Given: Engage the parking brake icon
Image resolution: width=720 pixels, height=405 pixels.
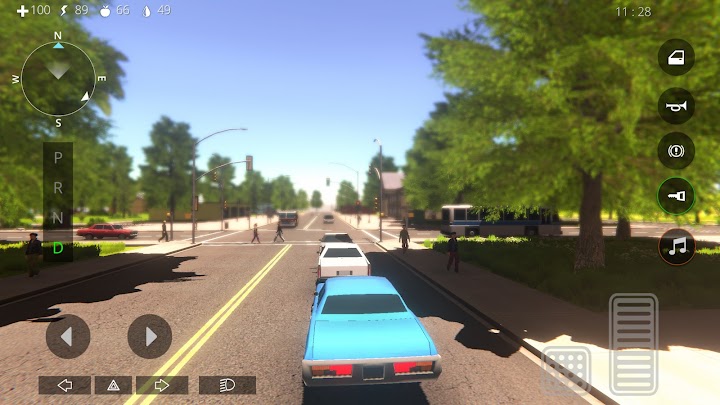Looking at the screenshot, I should (x=676, y=151).
